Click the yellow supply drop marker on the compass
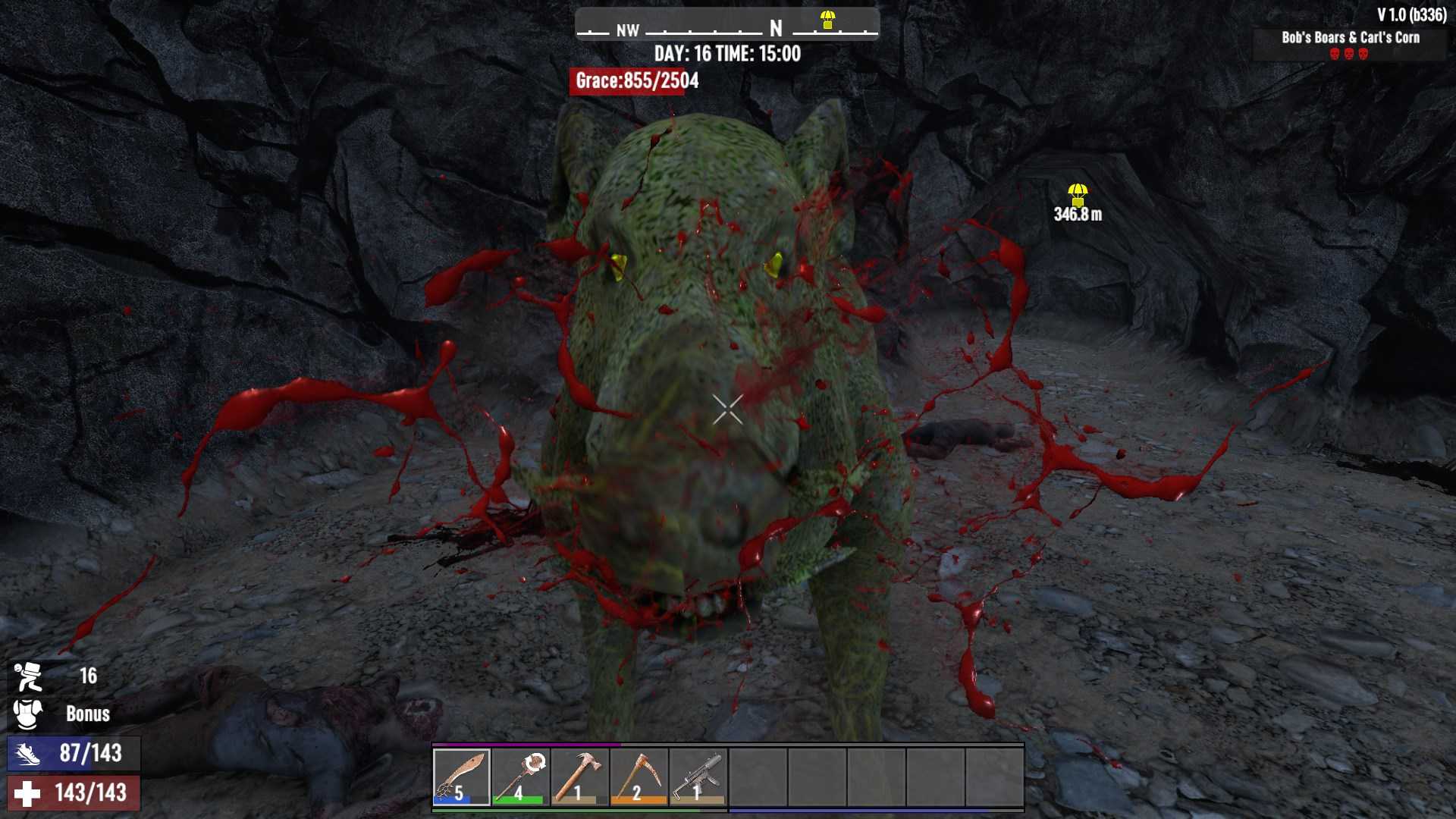This screenshot has height=819, width=1456. 827,20
